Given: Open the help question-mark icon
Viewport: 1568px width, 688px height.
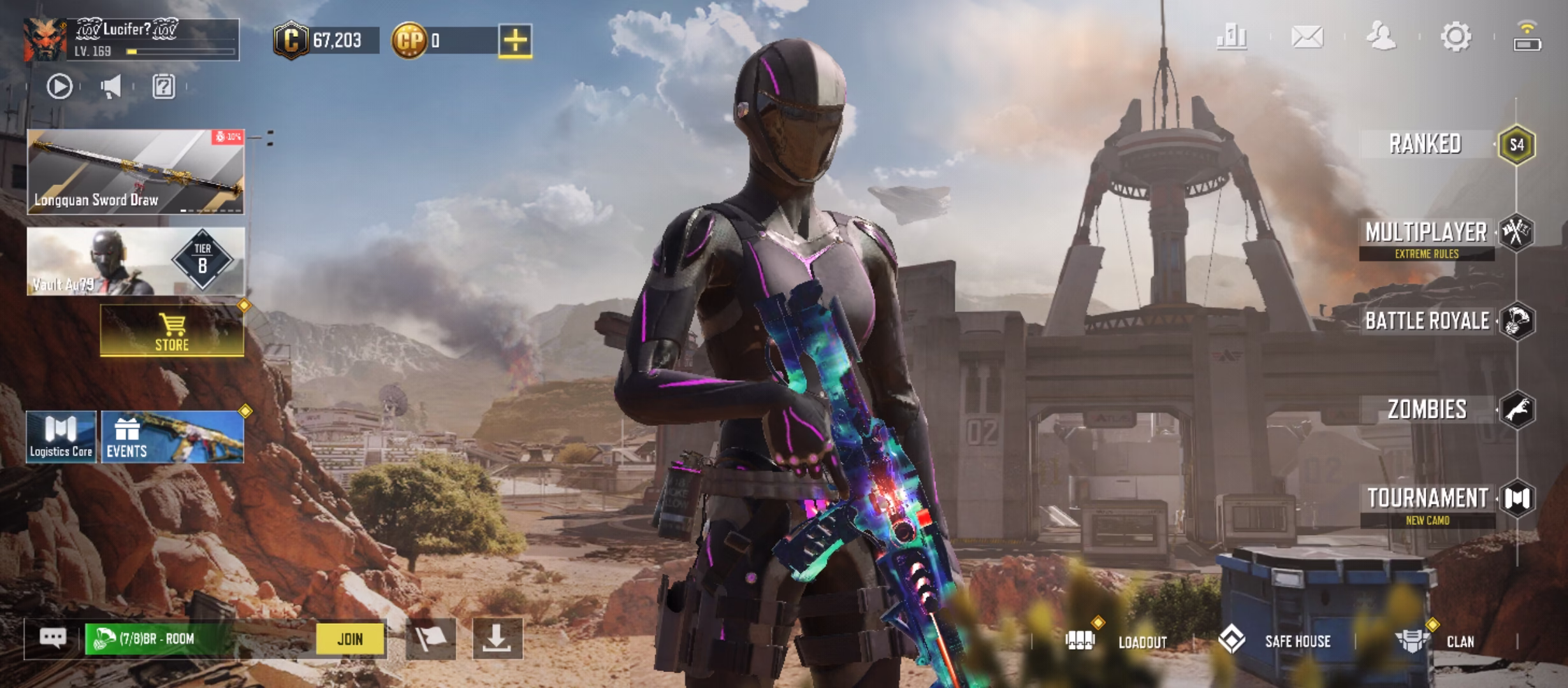Looking at the screenshot, I should point(164,86).
